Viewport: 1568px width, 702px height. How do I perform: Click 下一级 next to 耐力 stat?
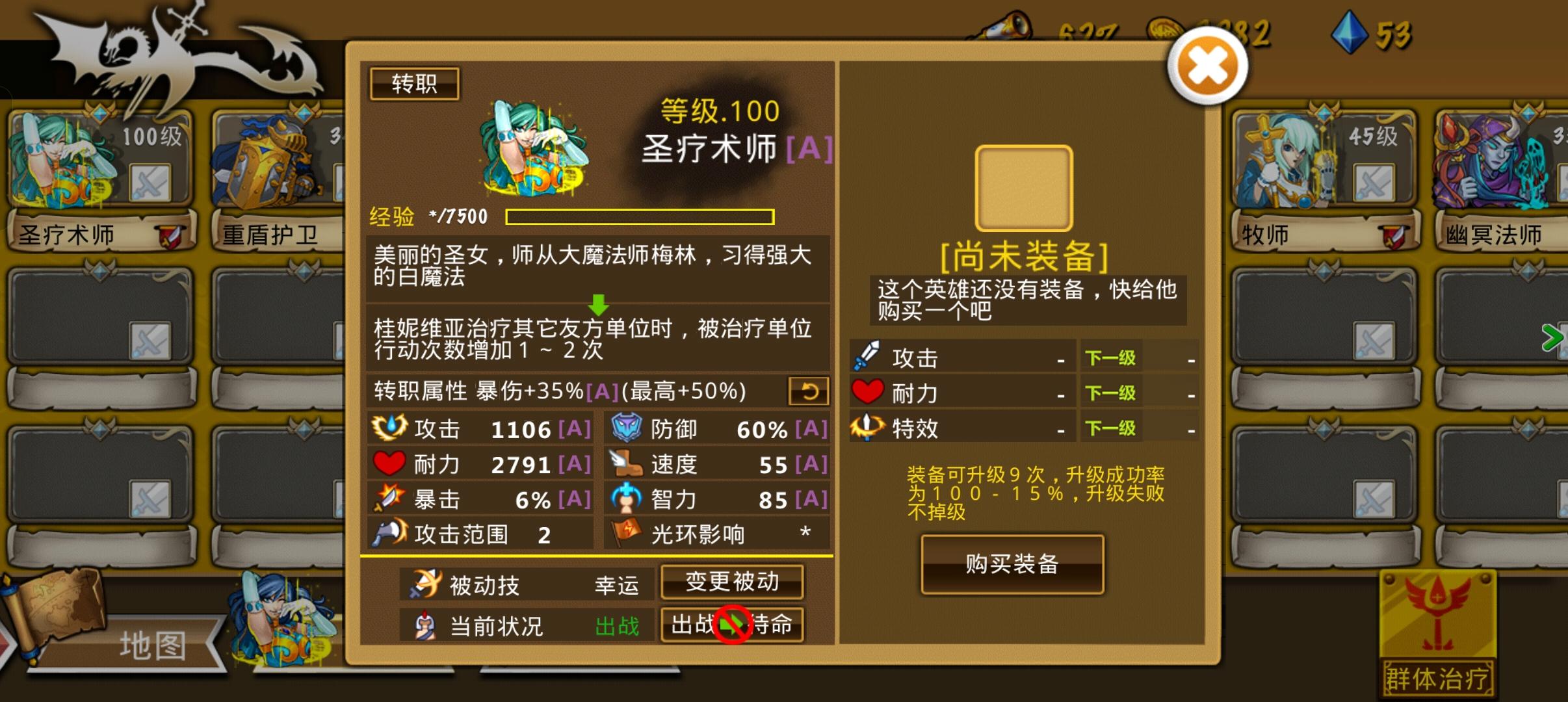click(1113, 391)
